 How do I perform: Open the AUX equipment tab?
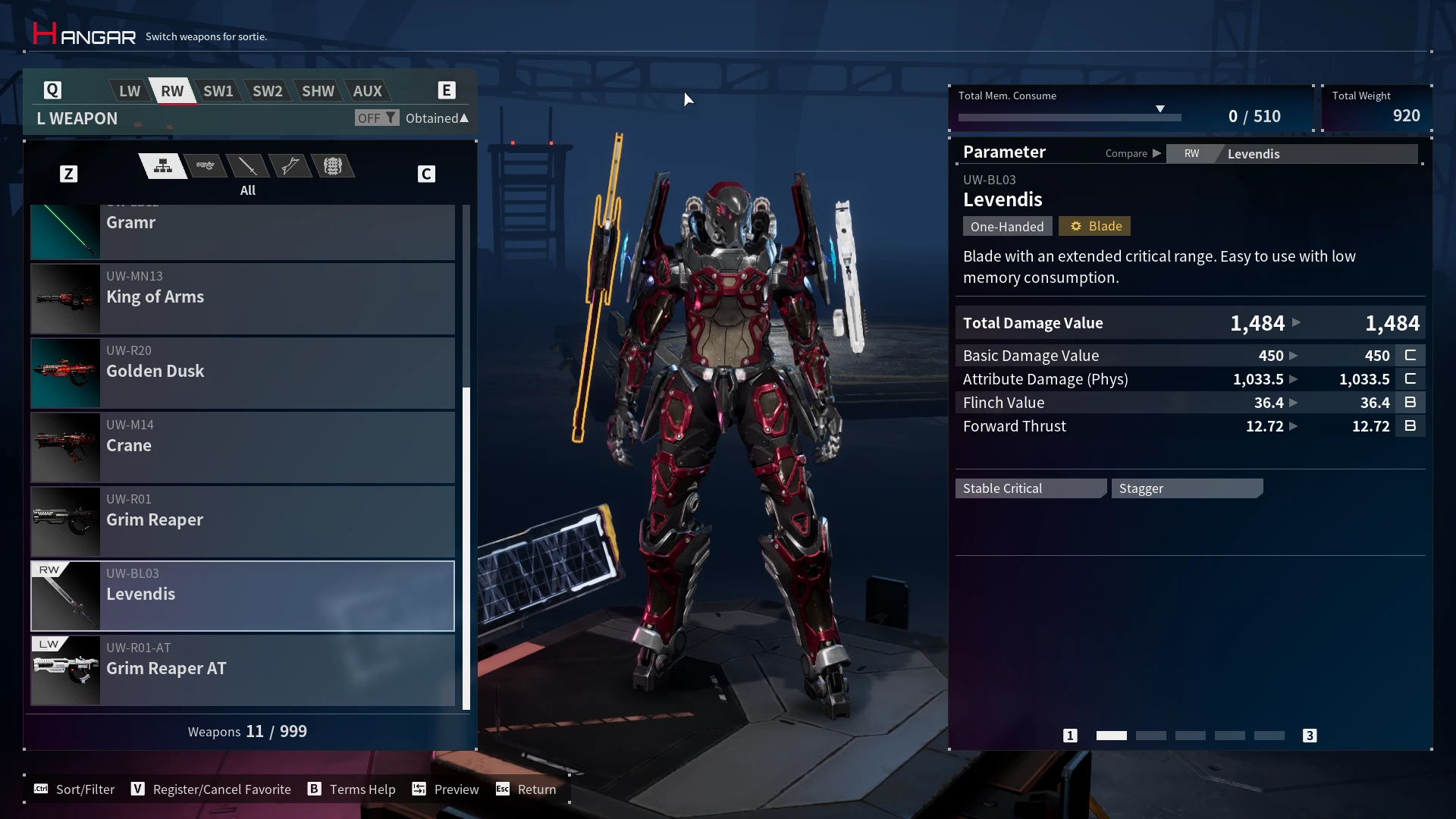(368, 91)
